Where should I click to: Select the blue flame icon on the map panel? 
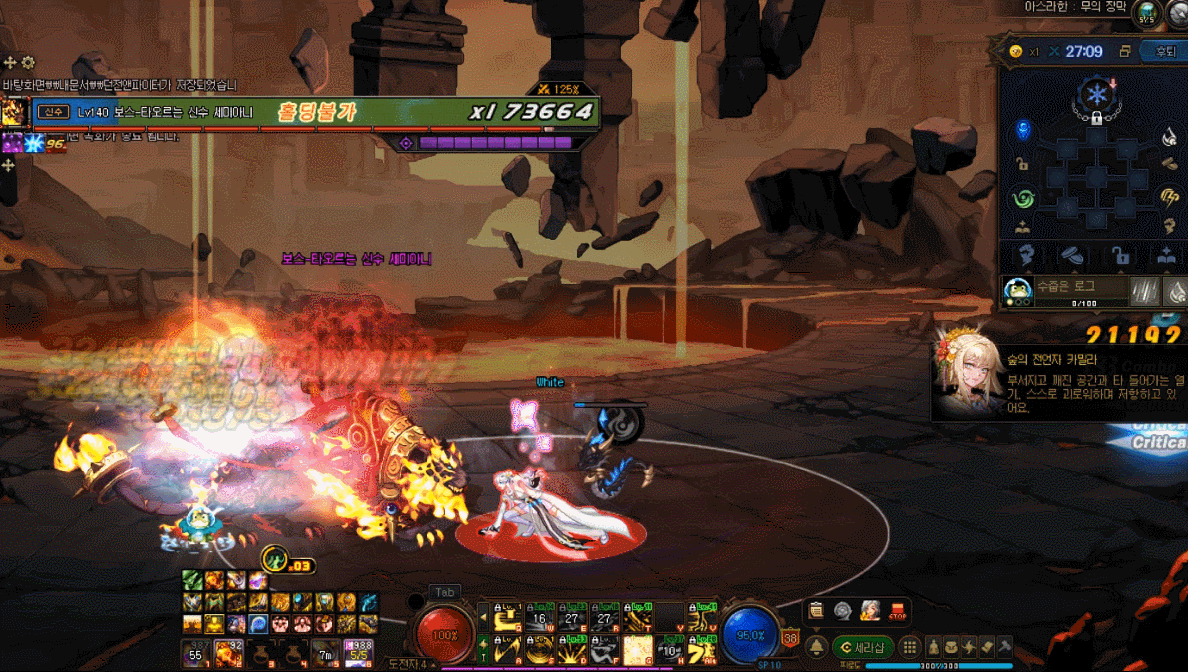pyautogui.click(x=1022, y=130)
